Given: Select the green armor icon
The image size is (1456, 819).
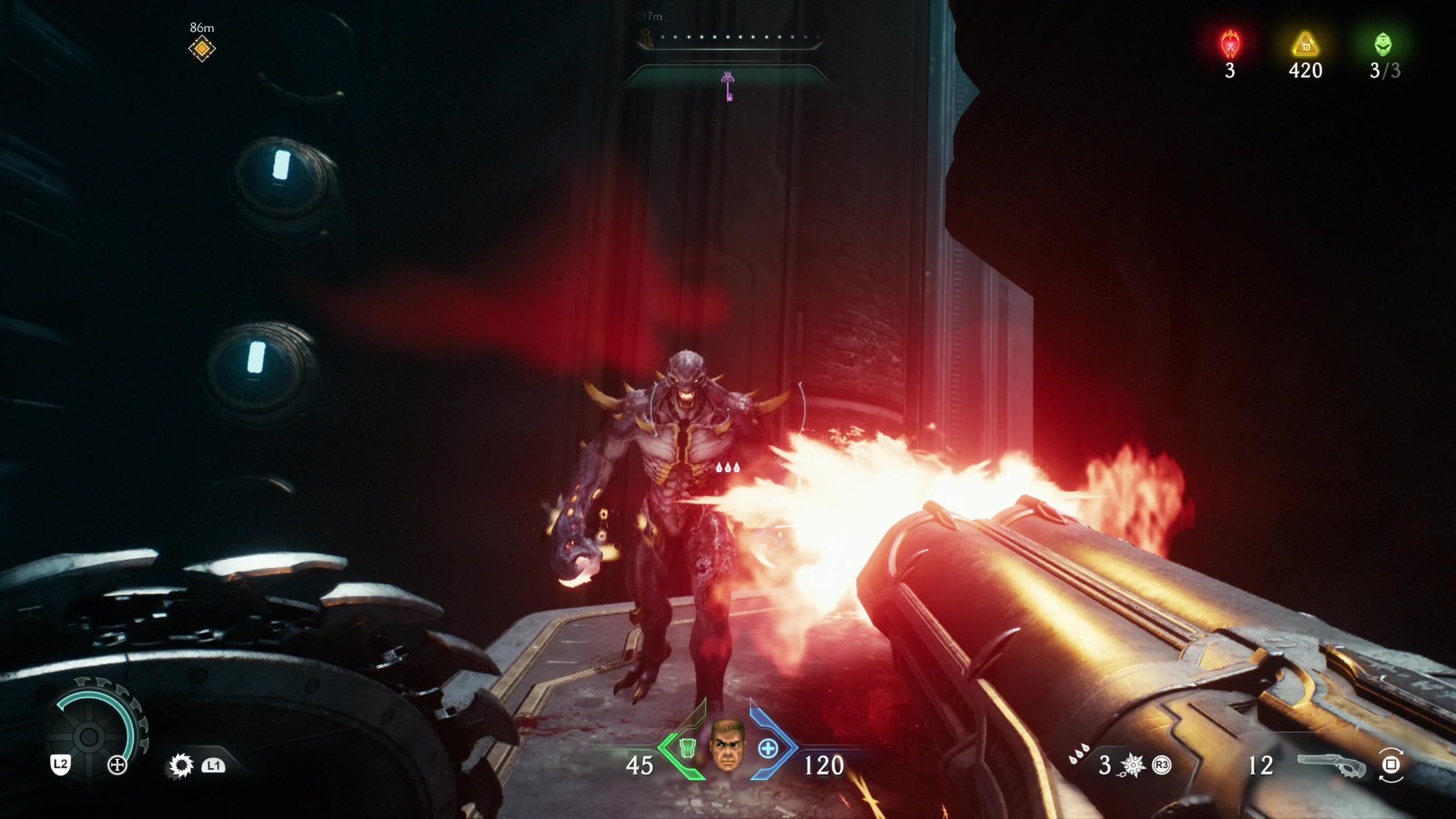Looking at the screenshot, I should pyautogui.click(x=687, y=749).
